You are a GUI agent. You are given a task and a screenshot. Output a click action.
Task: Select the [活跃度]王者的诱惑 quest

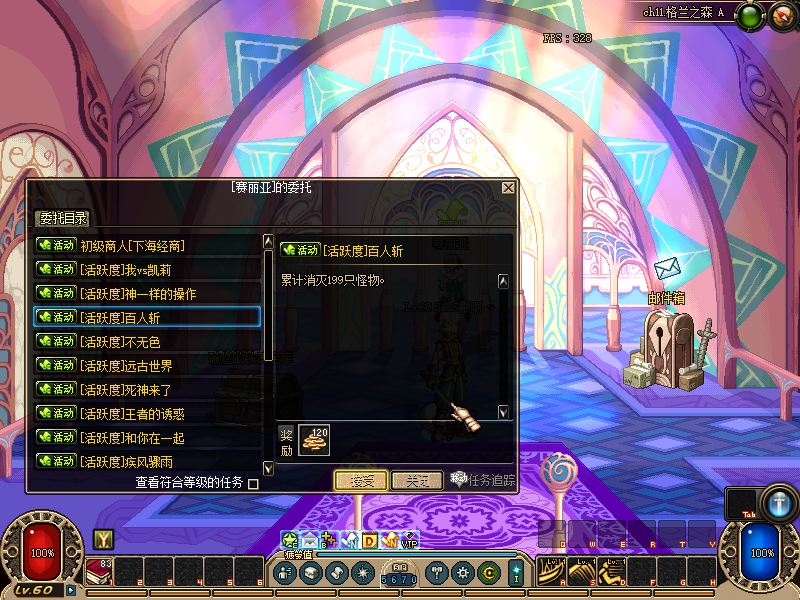coord(147,413)
